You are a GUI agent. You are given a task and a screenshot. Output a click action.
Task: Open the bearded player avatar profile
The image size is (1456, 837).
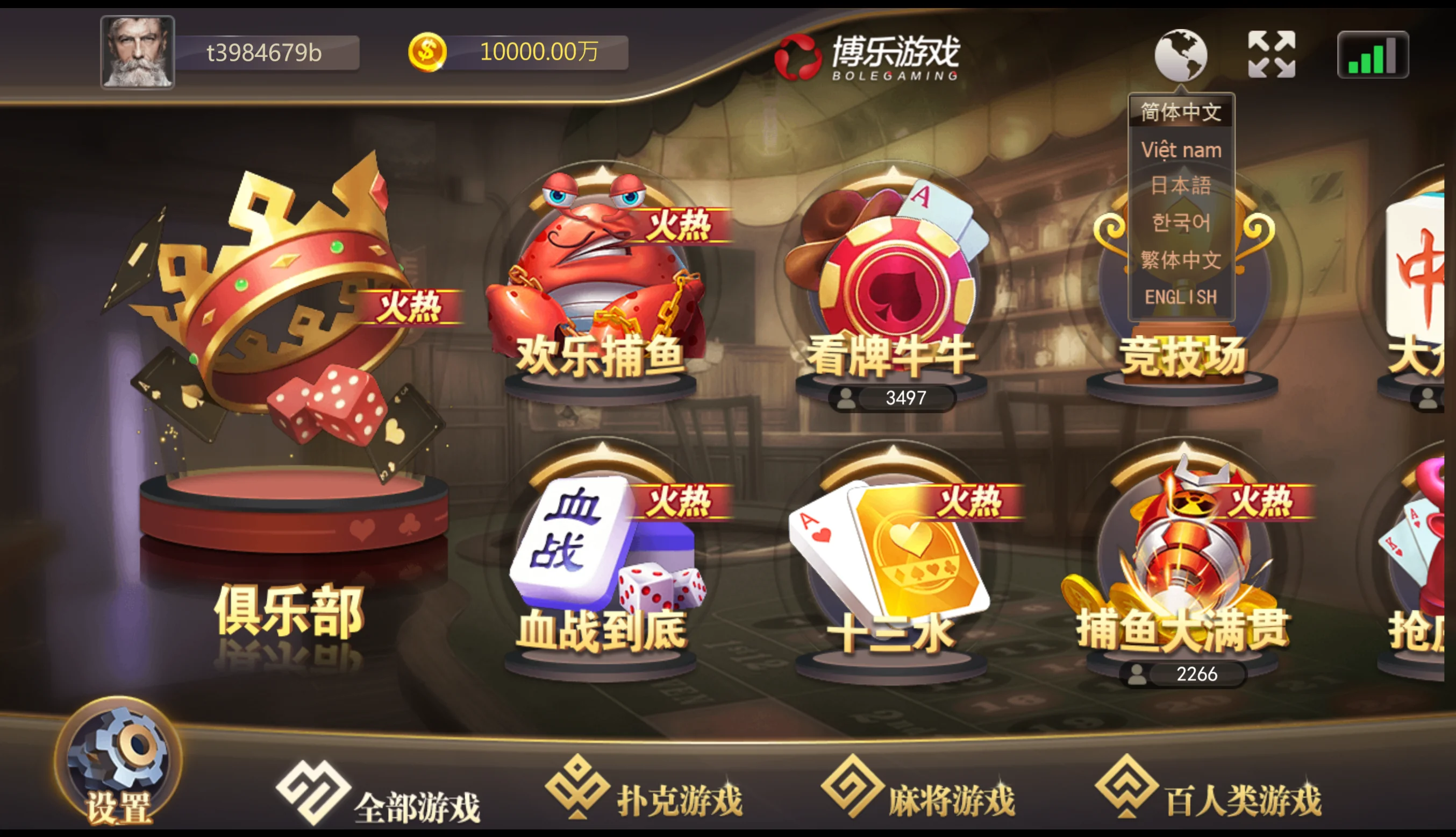[137, 52]
